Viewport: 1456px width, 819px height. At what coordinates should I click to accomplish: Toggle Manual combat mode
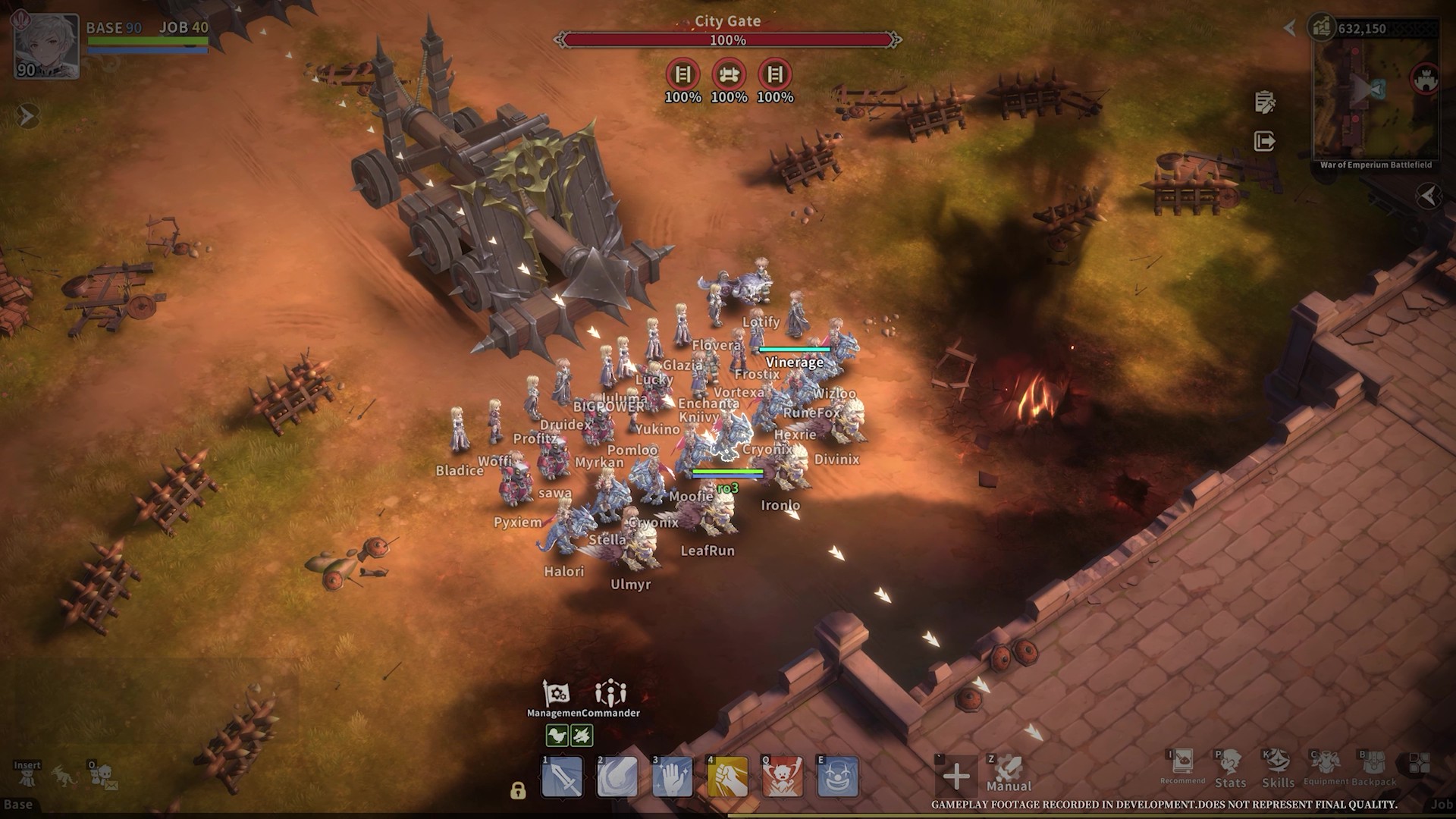pos(1009,773)
